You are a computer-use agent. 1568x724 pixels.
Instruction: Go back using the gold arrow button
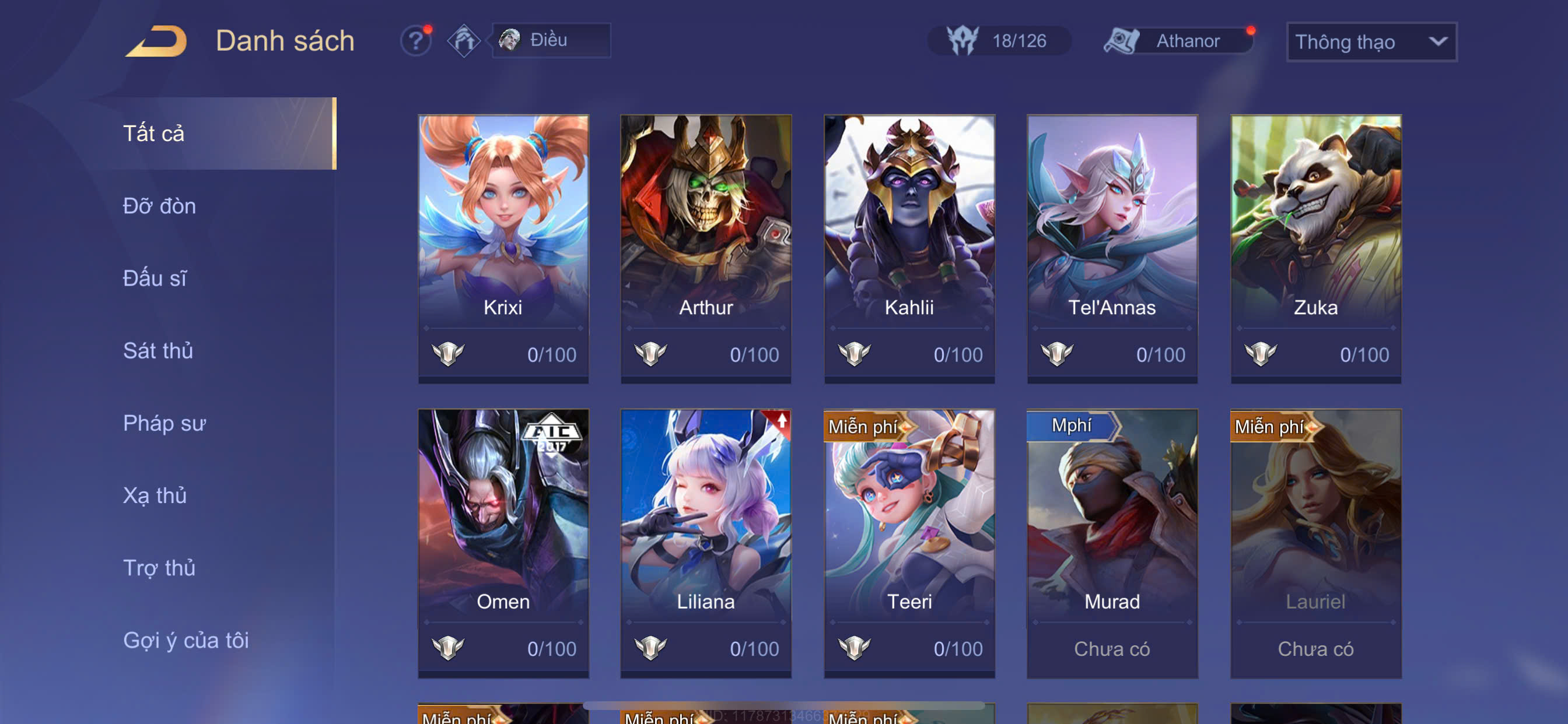pyautogui.click(x=157, y=41)
